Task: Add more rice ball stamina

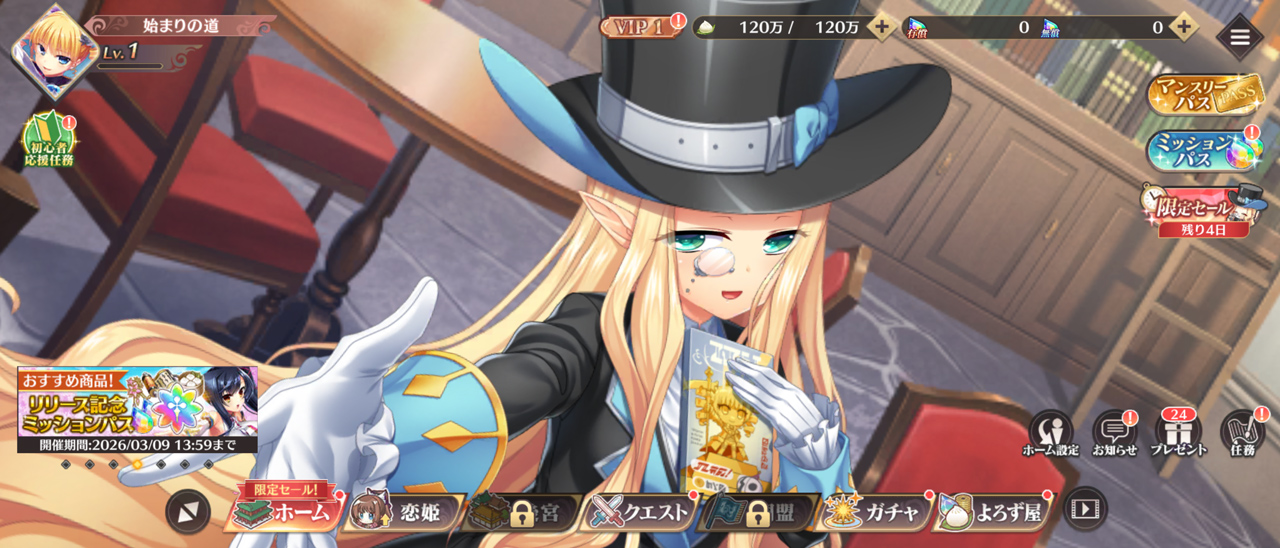Action: click(881, 27)
